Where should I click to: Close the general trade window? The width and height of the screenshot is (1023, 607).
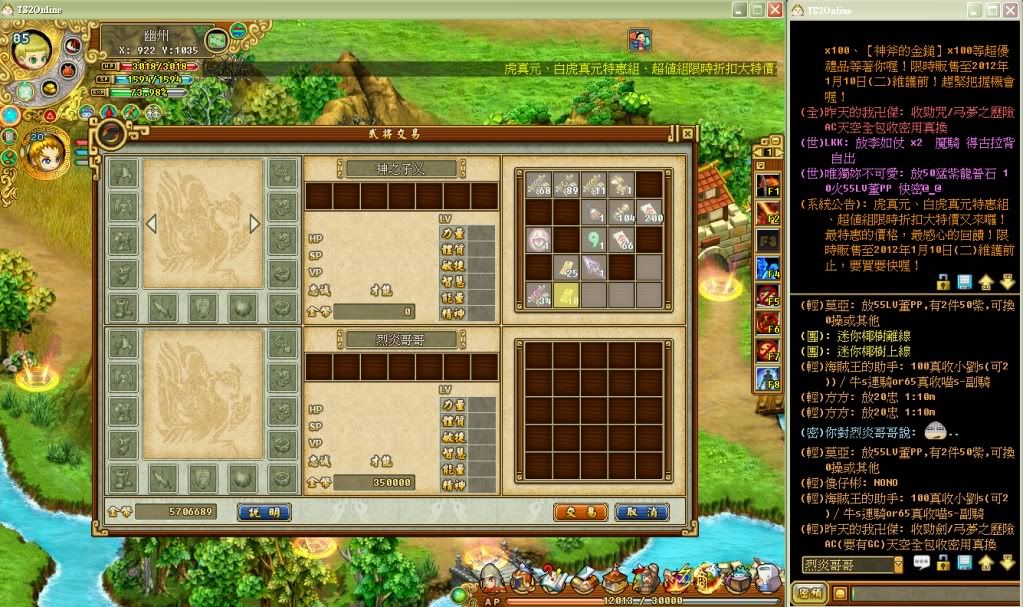687,132
